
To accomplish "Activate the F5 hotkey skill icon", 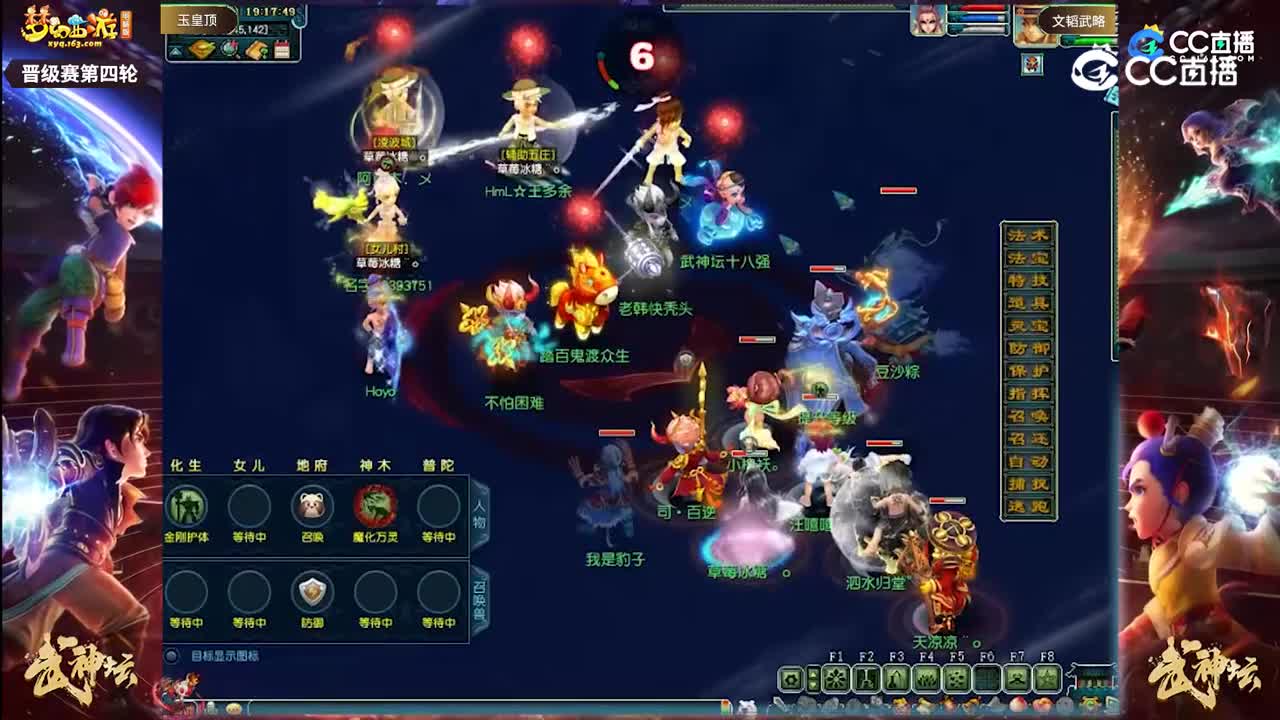I will [955, 677].
